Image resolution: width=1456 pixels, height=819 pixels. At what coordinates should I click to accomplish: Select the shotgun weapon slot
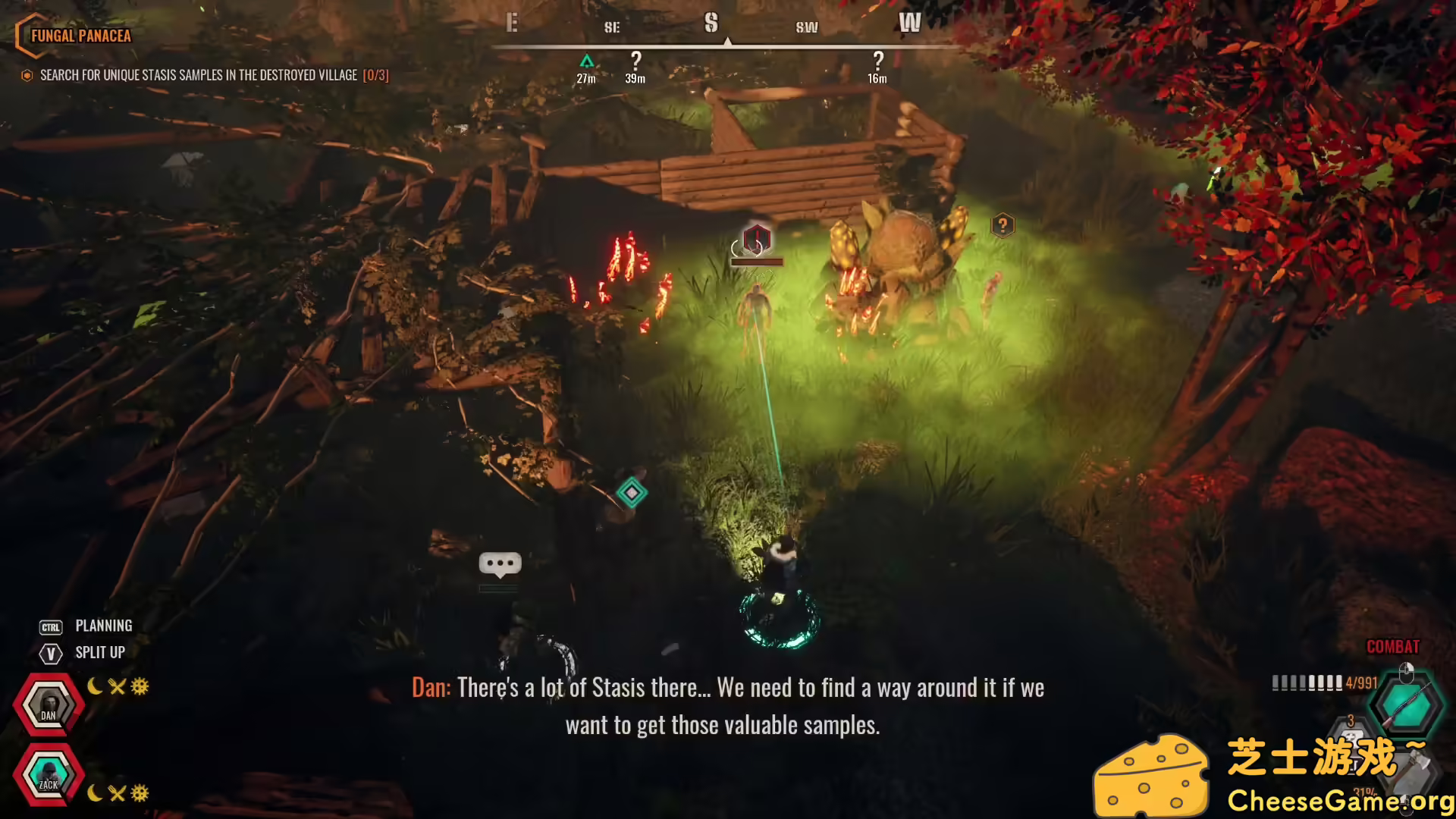click(x=1407, y=704)
